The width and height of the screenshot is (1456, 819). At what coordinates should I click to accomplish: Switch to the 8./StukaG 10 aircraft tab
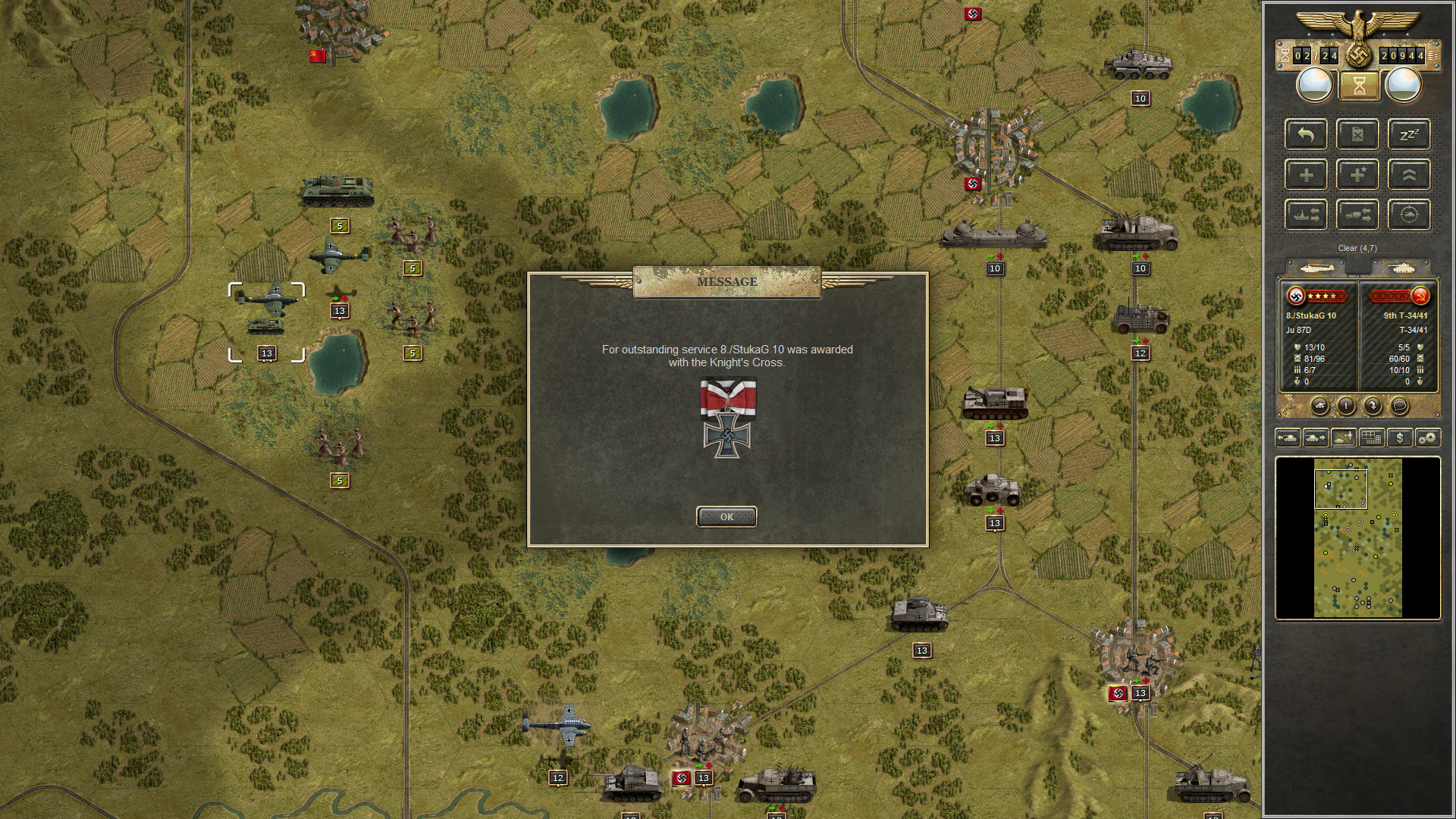pos(1317,268)
